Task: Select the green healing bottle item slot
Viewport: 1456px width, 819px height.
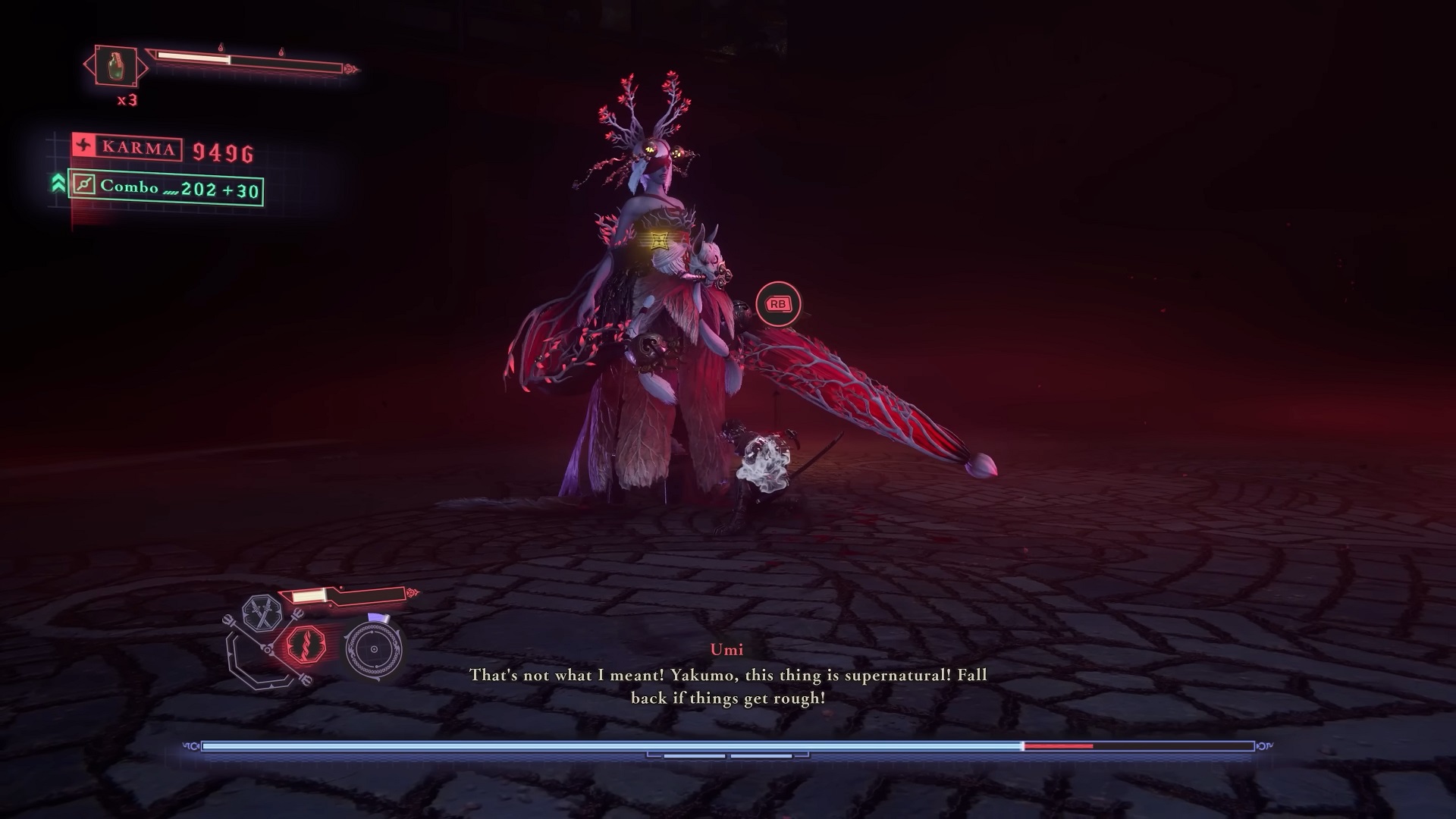Action: click(116, 66)
